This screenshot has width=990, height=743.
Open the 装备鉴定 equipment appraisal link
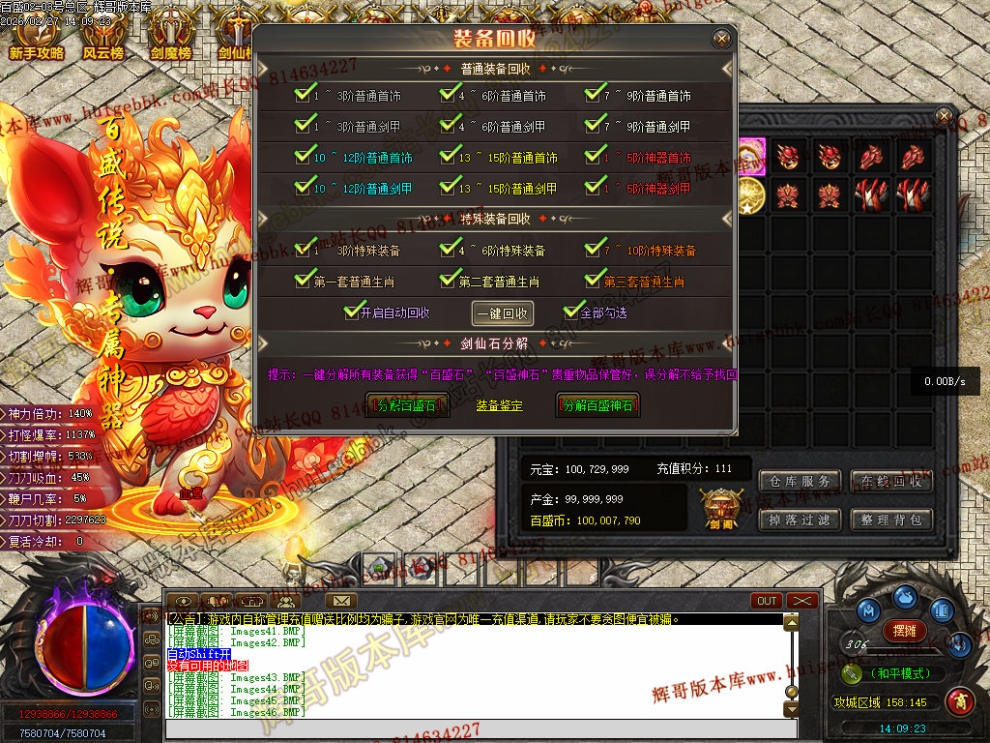pos(499,406)
